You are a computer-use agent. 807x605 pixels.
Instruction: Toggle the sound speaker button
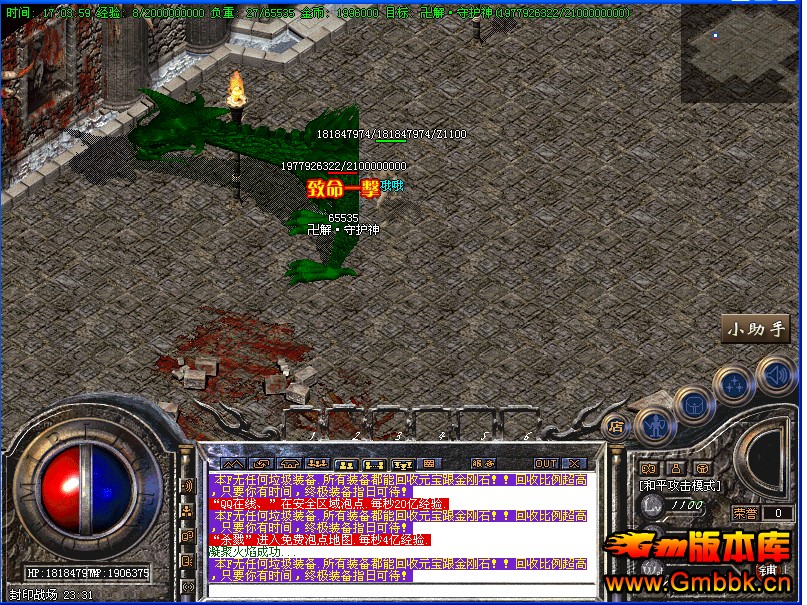(775, 376)
